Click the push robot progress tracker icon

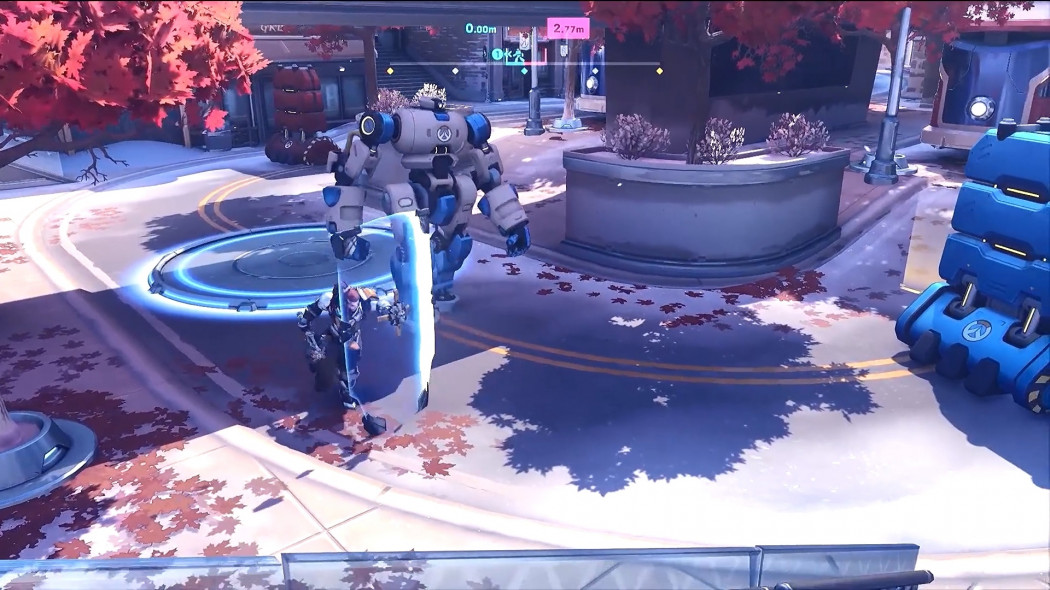520,56
